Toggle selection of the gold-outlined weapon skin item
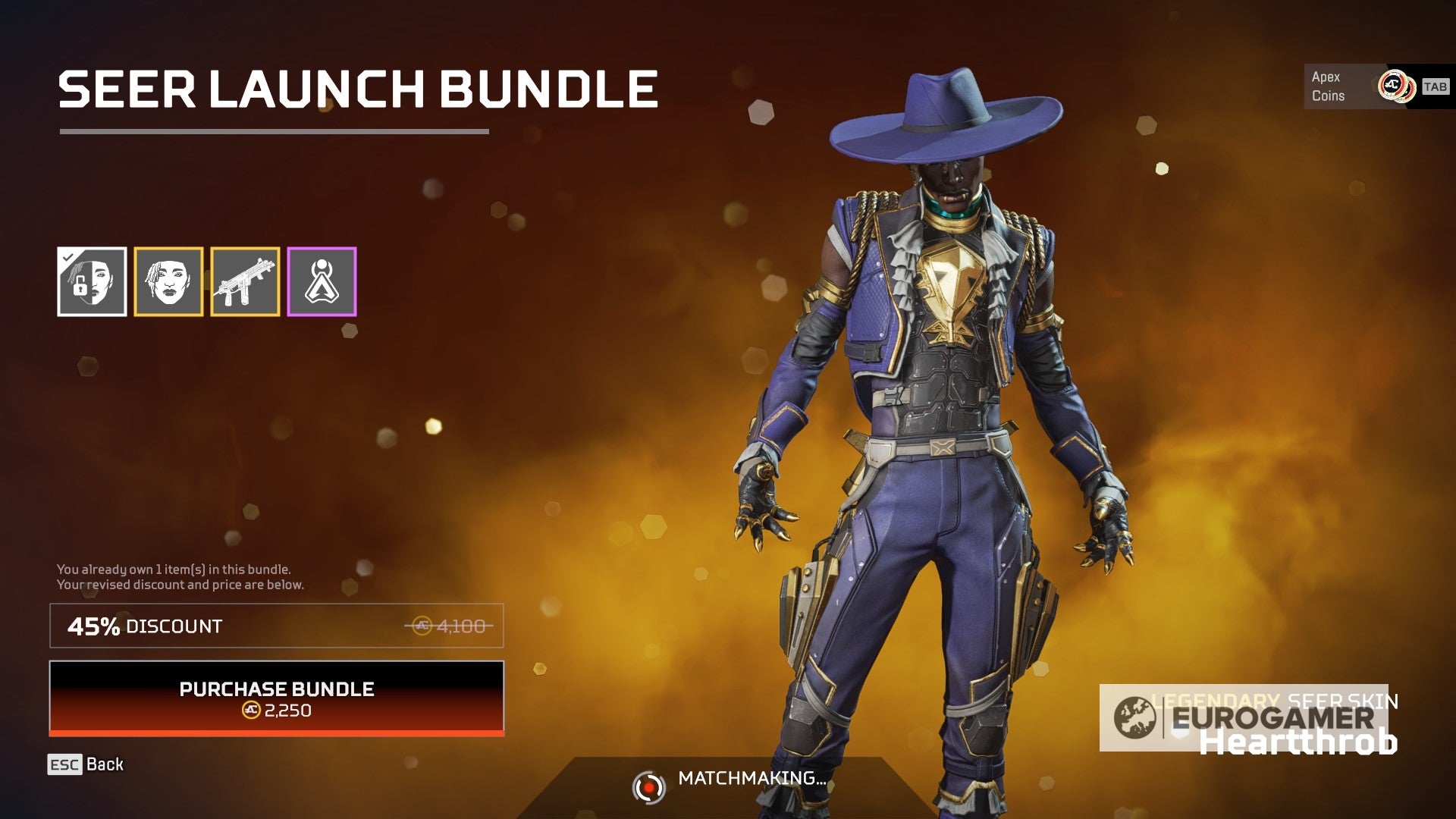This screenshot has height=819, width=1456. (x=244, y=281)
